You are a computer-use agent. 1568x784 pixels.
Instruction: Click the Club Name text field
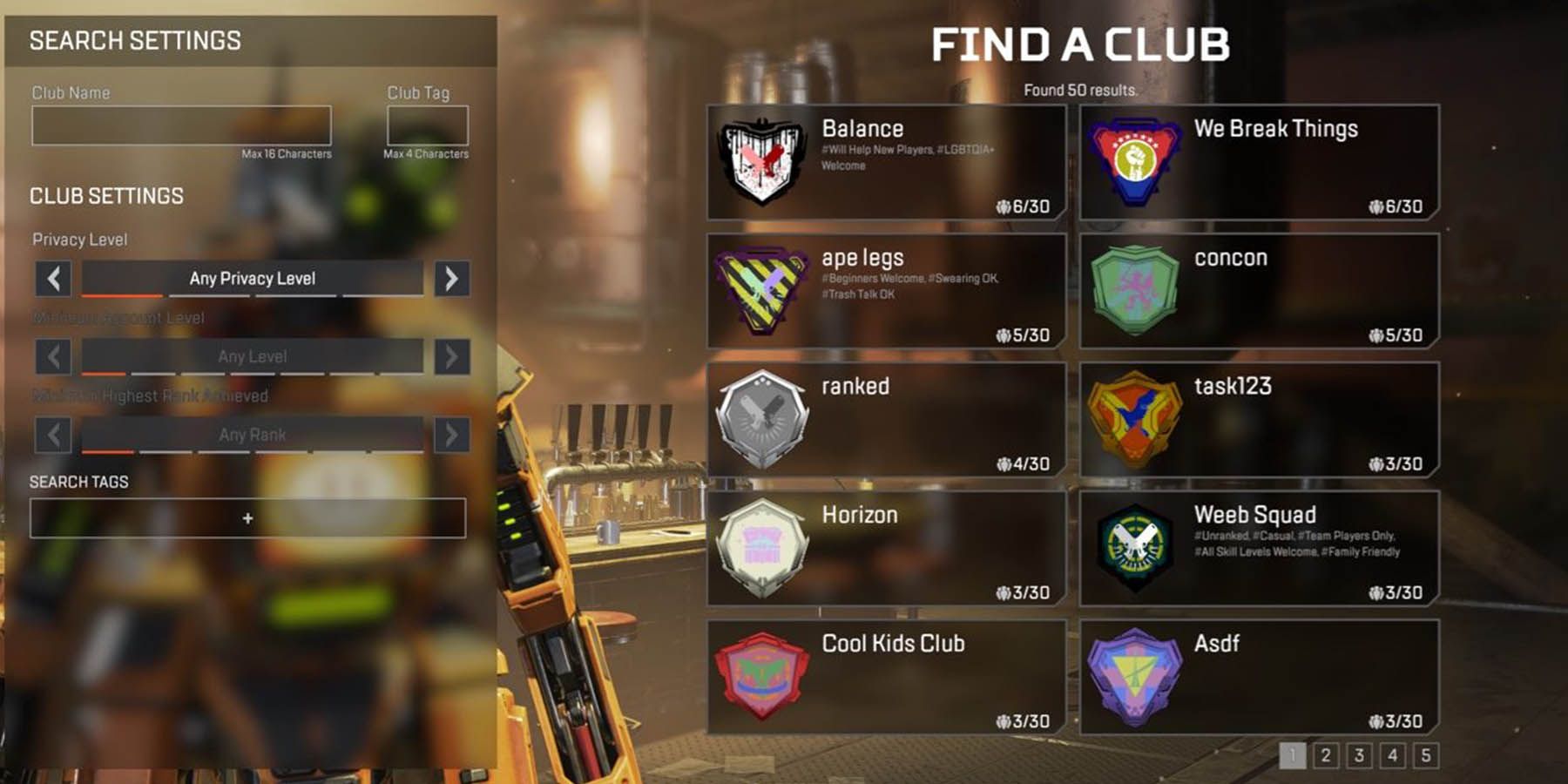pos(181,125)
